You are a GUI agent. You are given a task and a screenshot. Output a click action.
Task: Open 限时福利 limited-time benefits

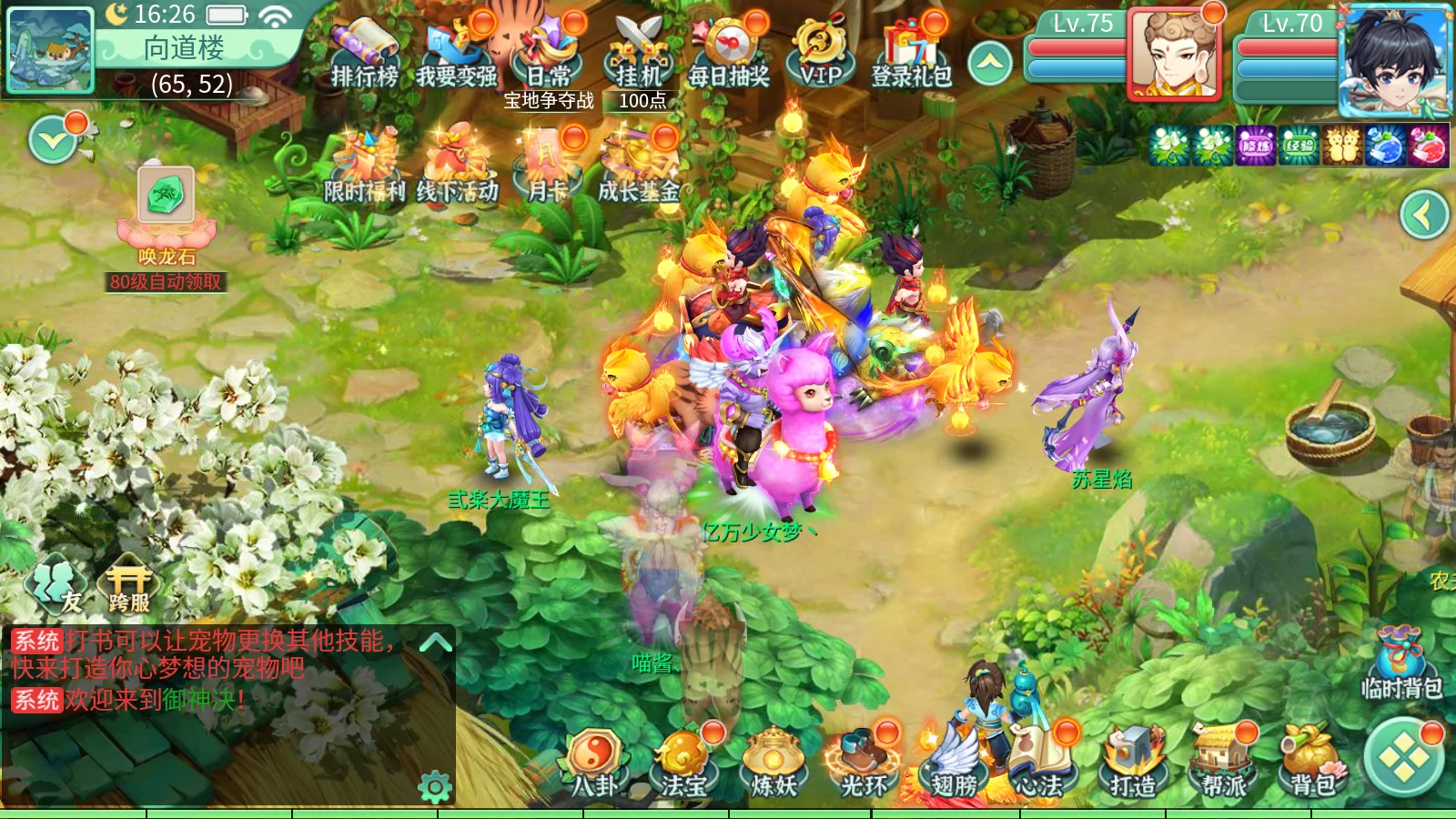(364, 168)
